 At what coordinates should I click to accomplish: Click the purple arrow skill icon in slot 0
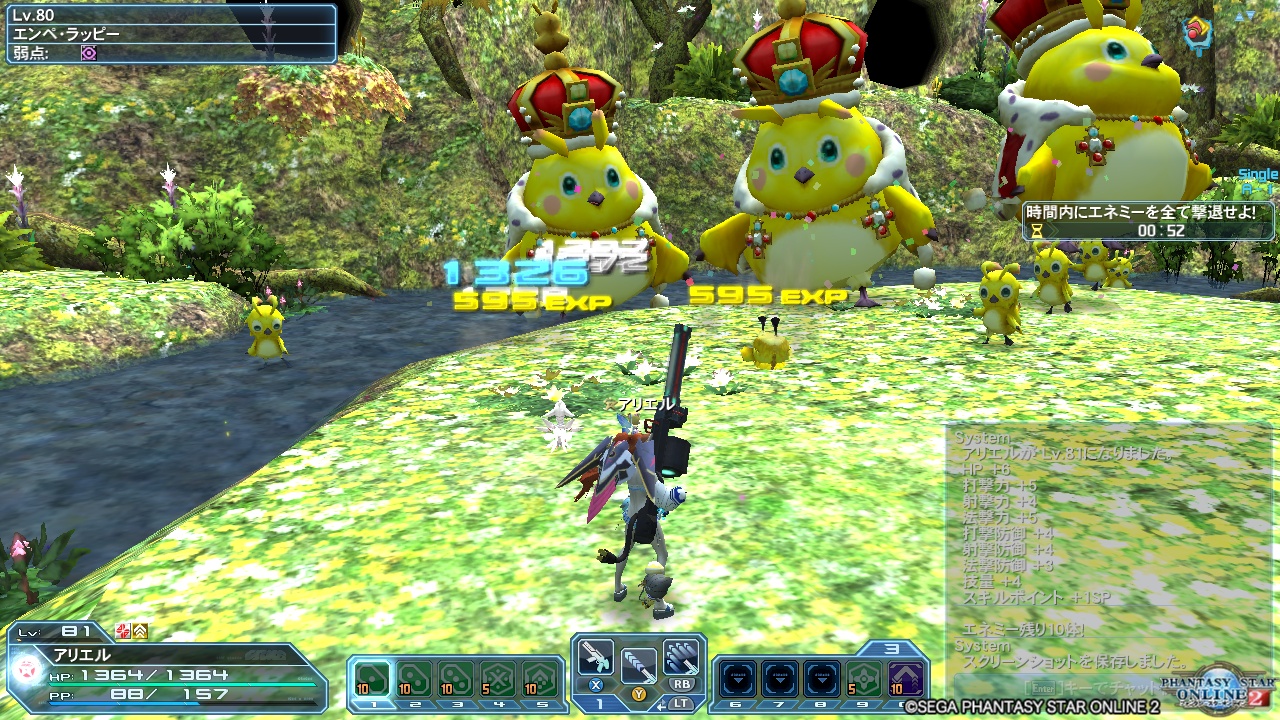point(906,680)
